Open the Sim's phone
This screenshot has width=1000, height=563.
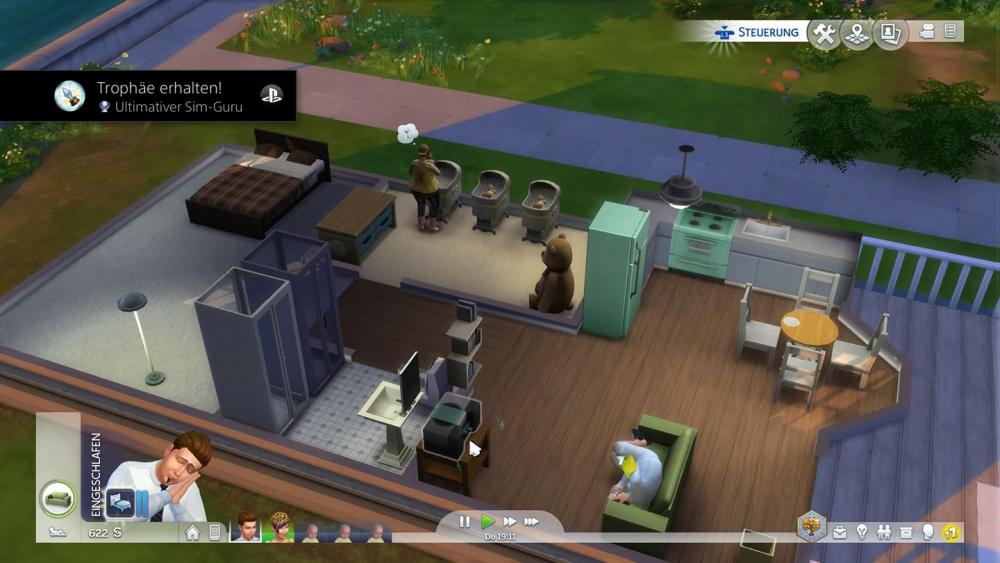coord(214,532)
